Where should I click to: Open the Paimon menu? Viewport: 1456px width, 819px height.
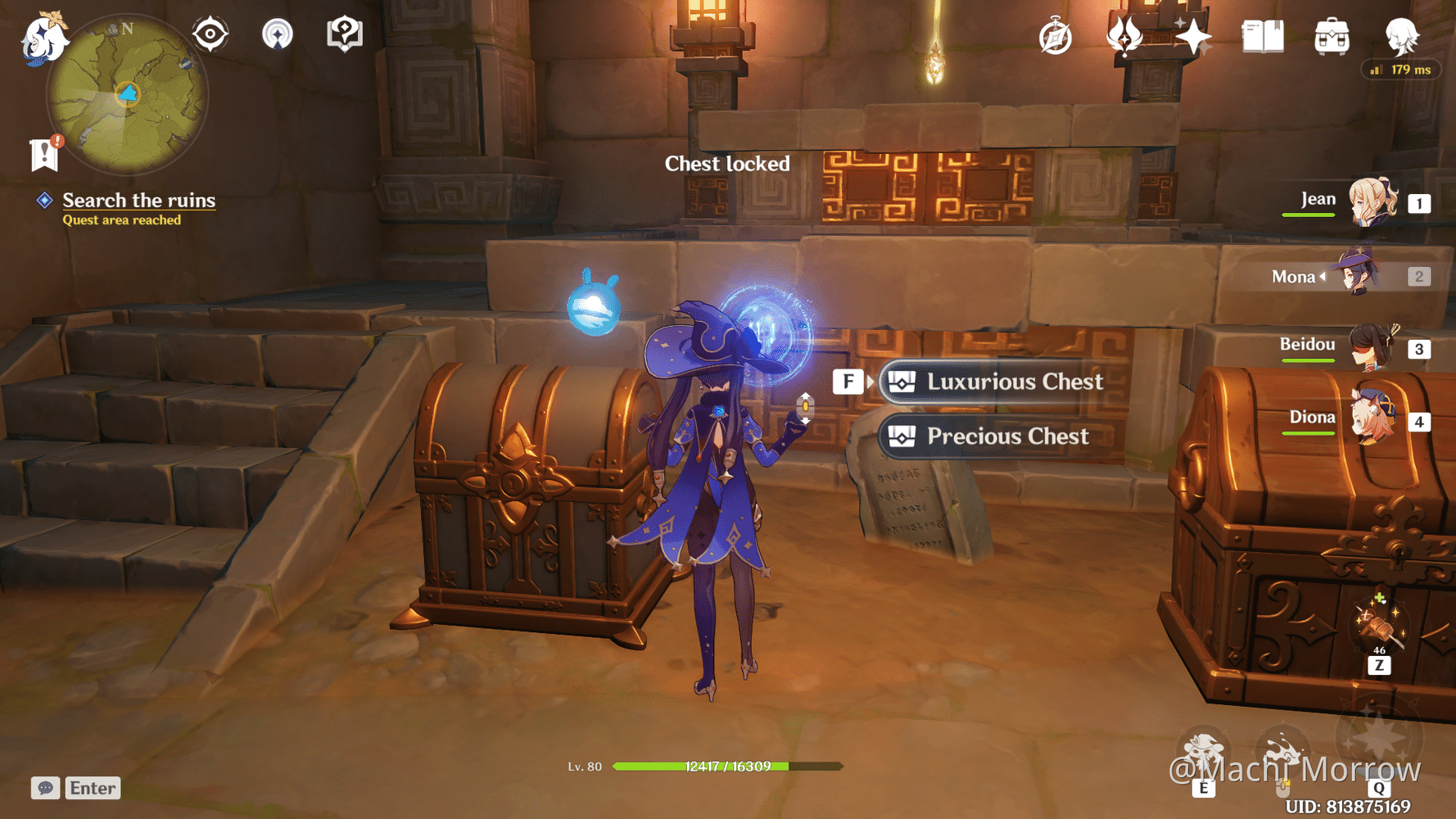[x=45, y=37]
